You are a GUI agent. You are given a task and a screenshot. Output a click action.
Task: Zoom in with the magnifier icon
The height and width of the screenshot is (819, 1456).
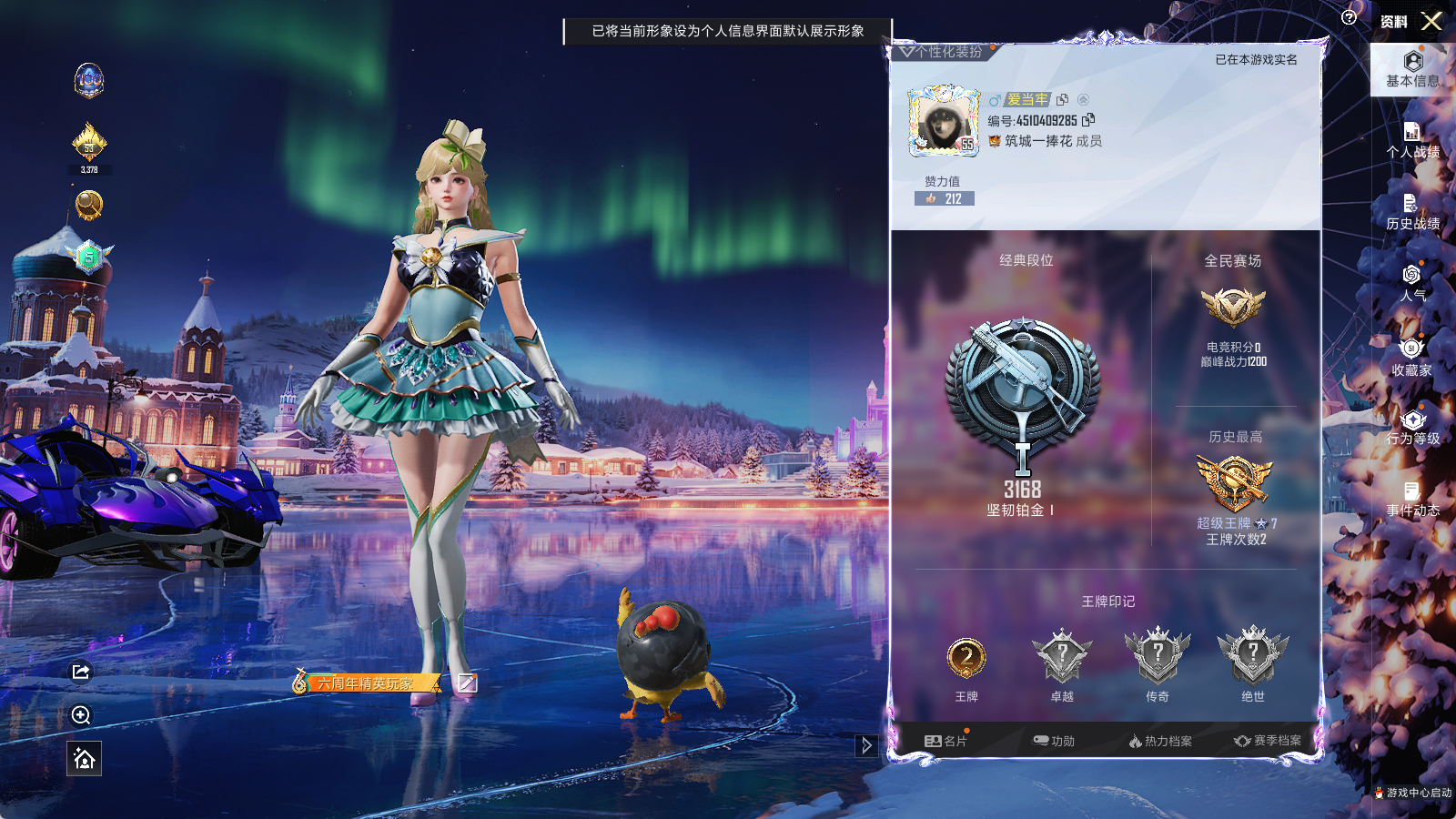[x=81, y=715]
